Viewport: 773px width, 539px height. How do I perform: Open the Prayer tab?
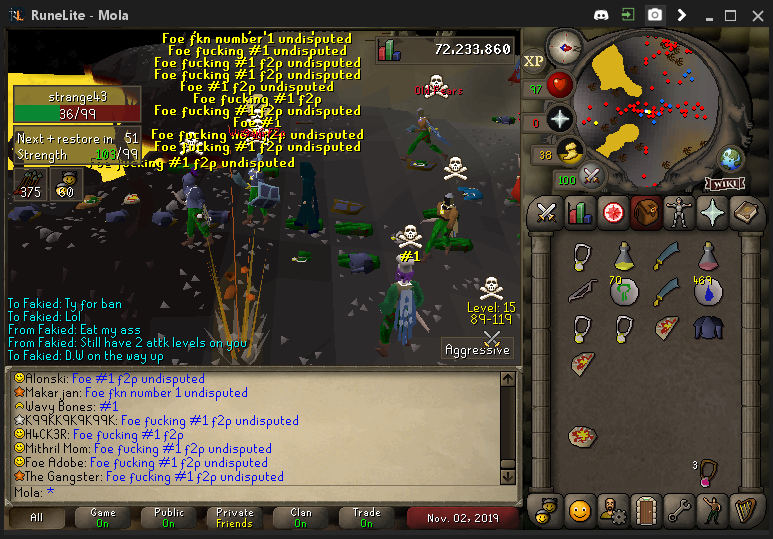pyautogui.click(x=712, y=213)
